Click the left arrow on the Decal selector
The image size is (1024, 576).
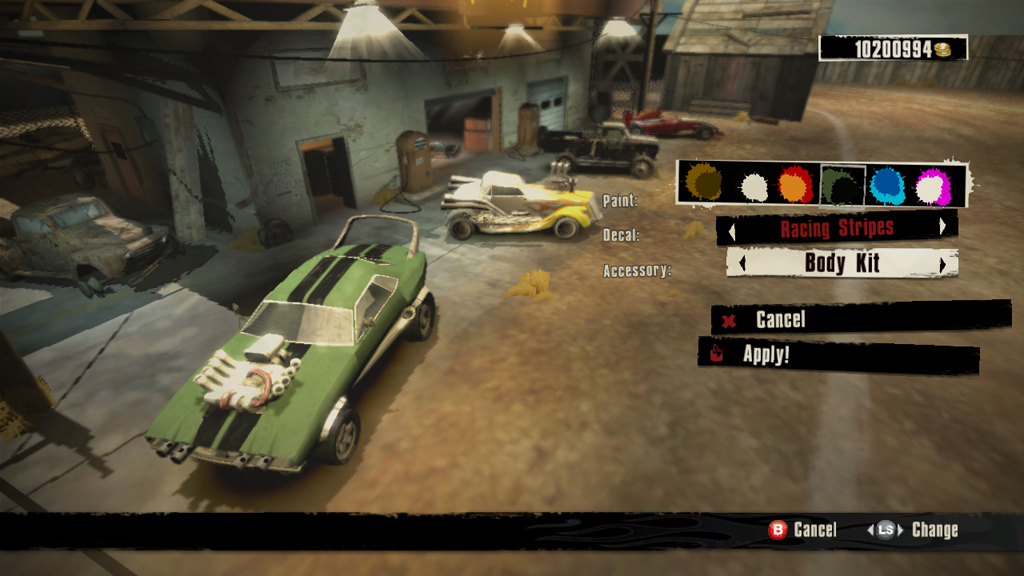731,229
